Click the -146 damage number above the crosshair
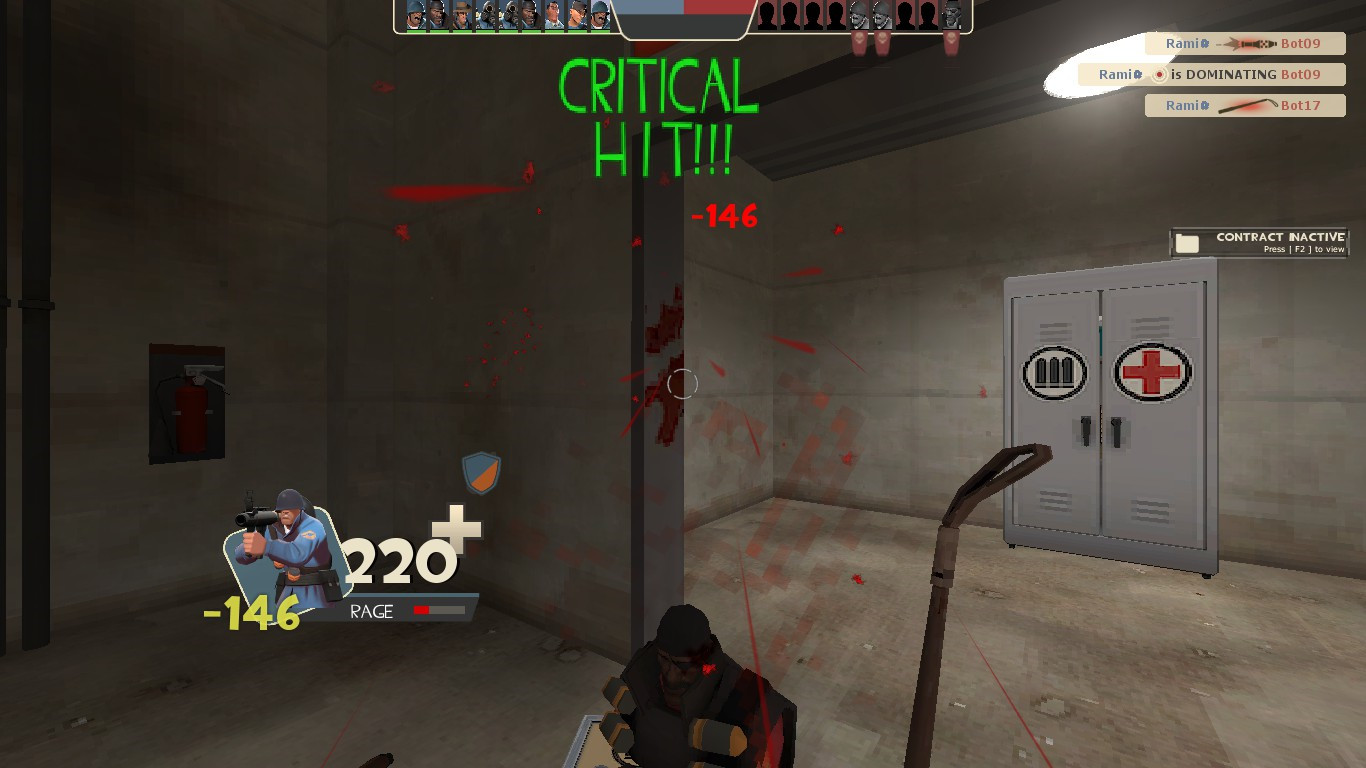Viewport: 1366px width, 768px height. tap(725, 216)
